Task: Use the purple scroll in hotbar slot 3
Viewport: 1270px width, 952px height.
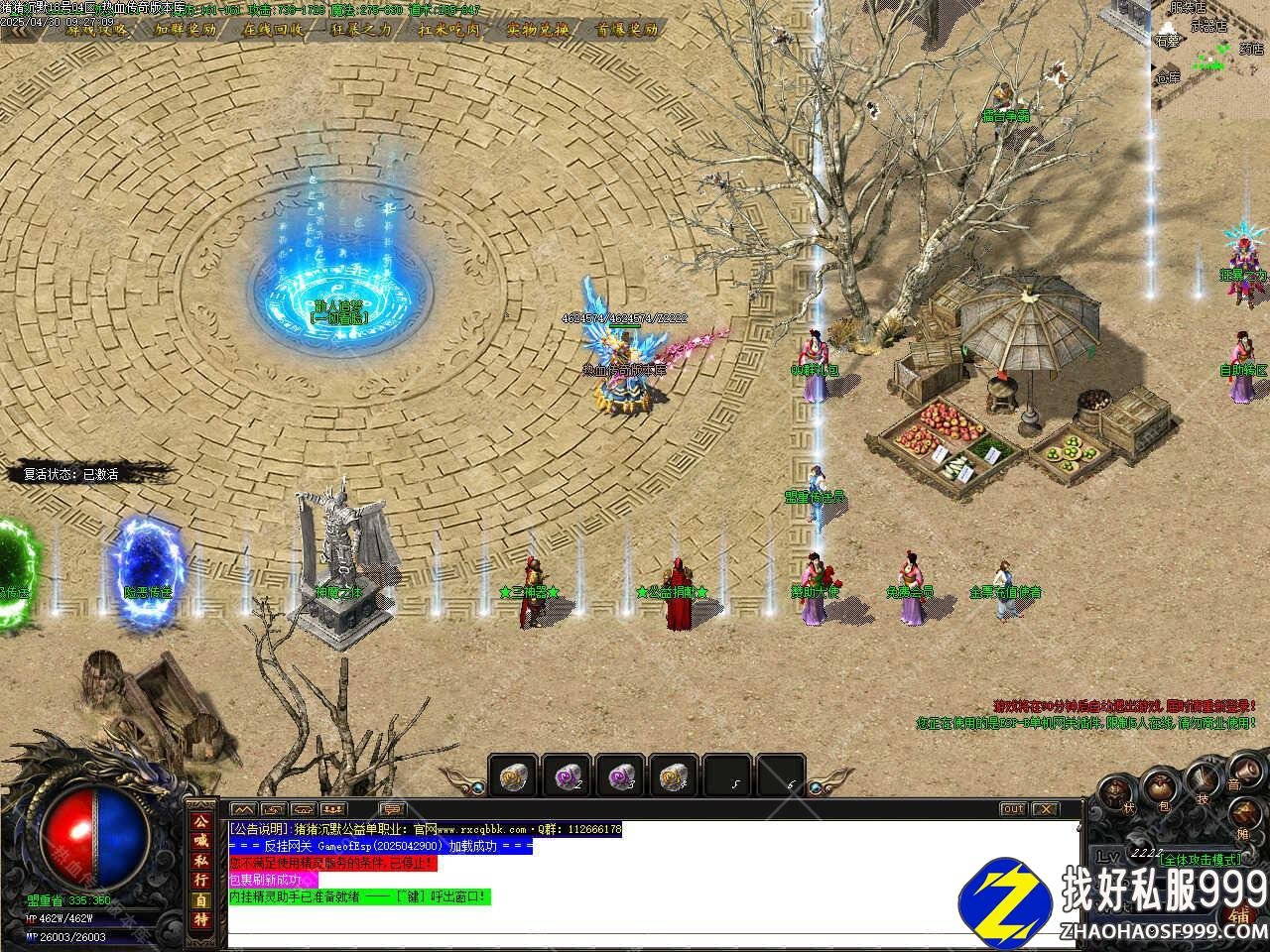Action: coord(621,775)
